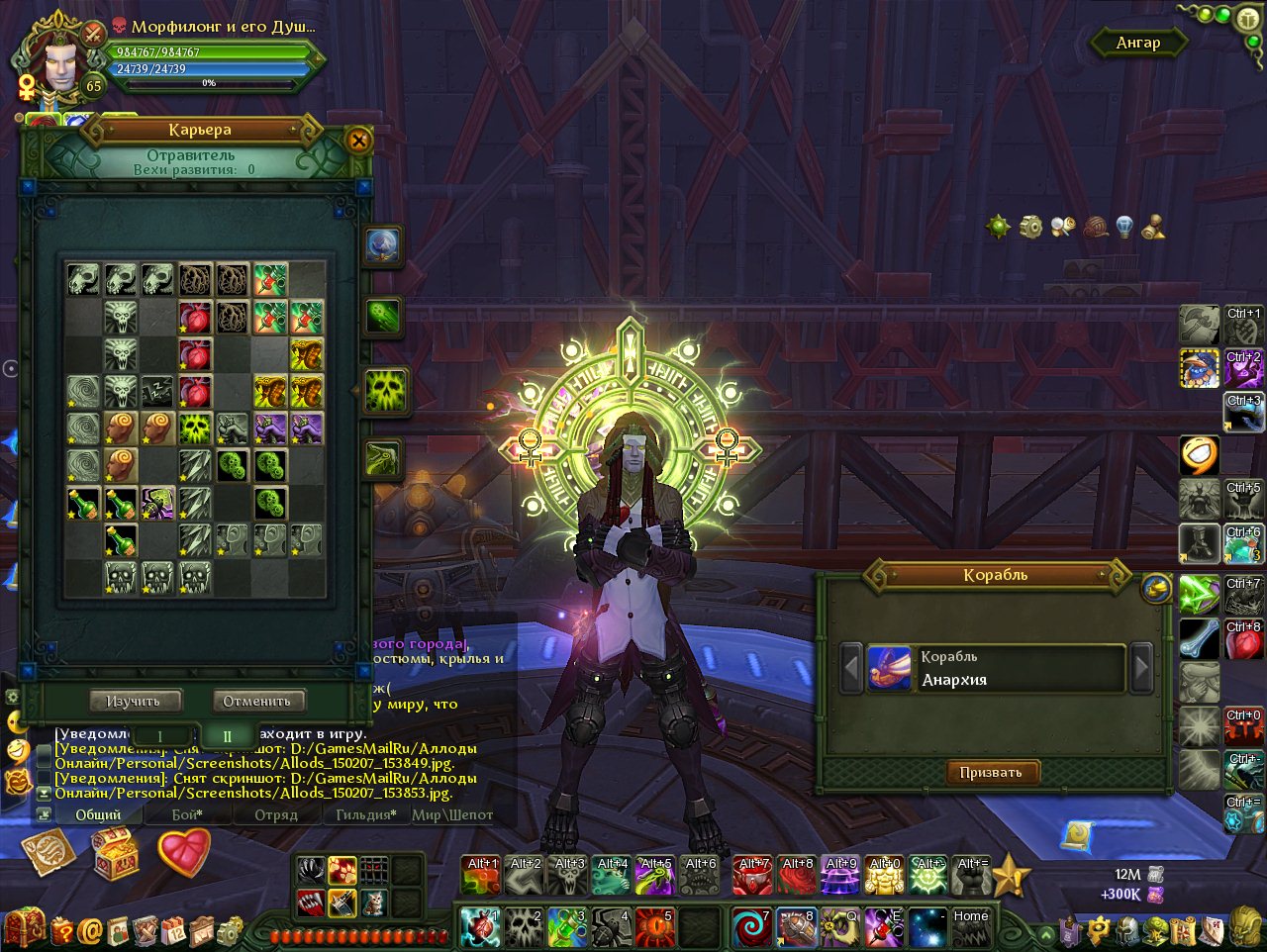
Task: Select the previous ship with left arrow
Action: coord(851,668)
